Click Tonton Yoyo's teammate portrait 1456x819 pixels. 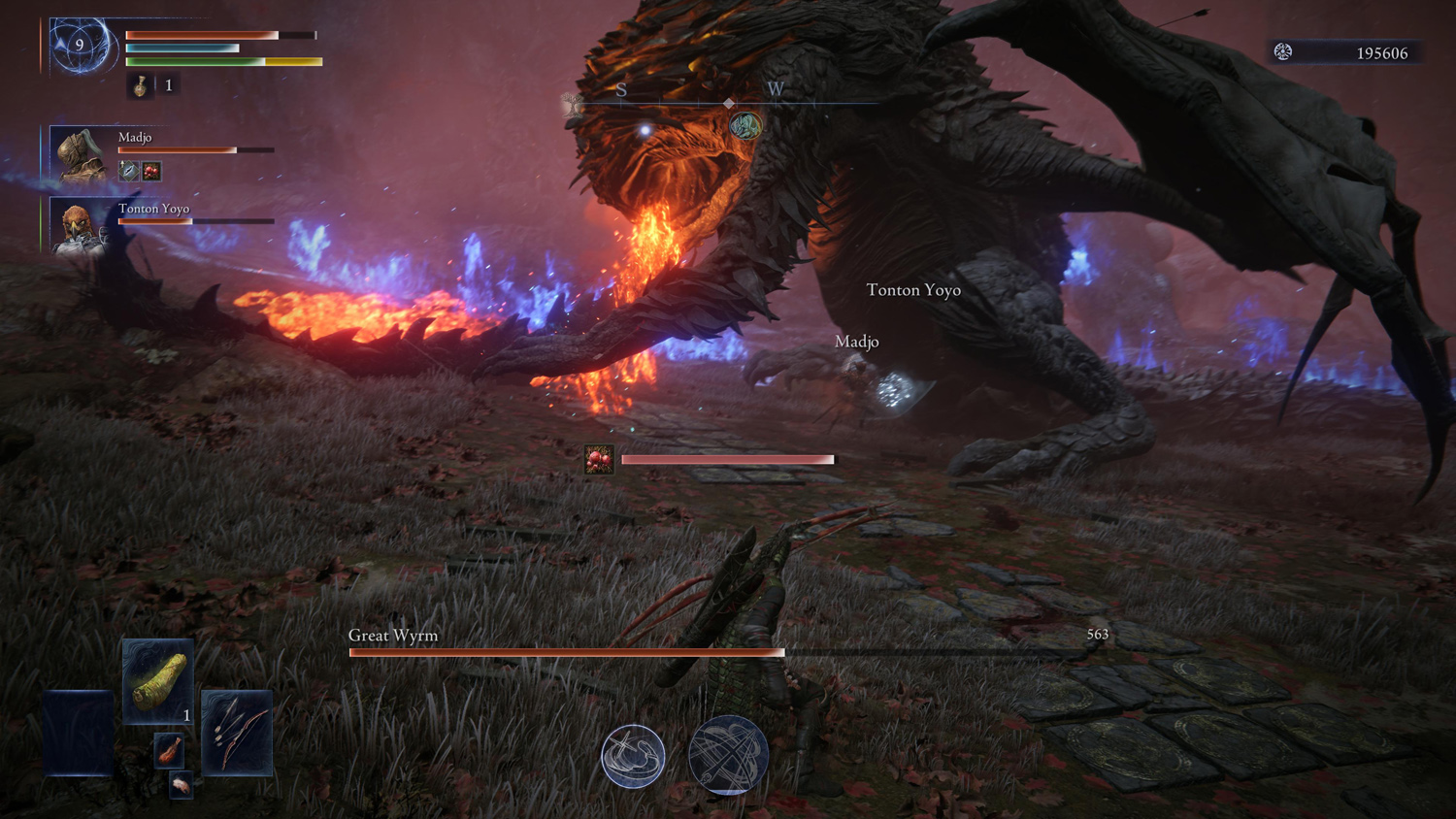click(x=81, y=226)
